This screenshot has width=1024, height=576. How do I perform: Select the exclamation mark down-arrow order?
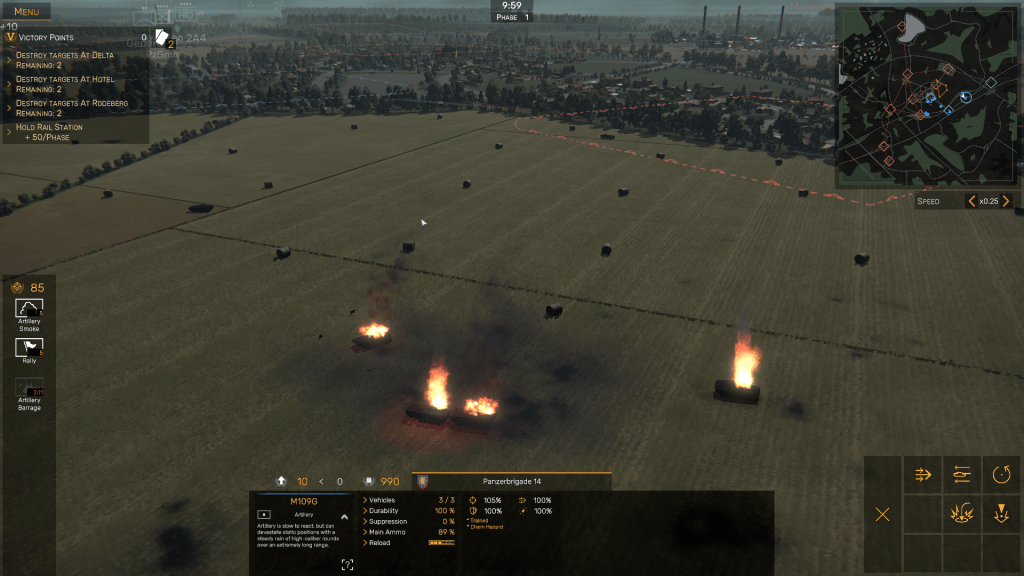point(1001,514)
